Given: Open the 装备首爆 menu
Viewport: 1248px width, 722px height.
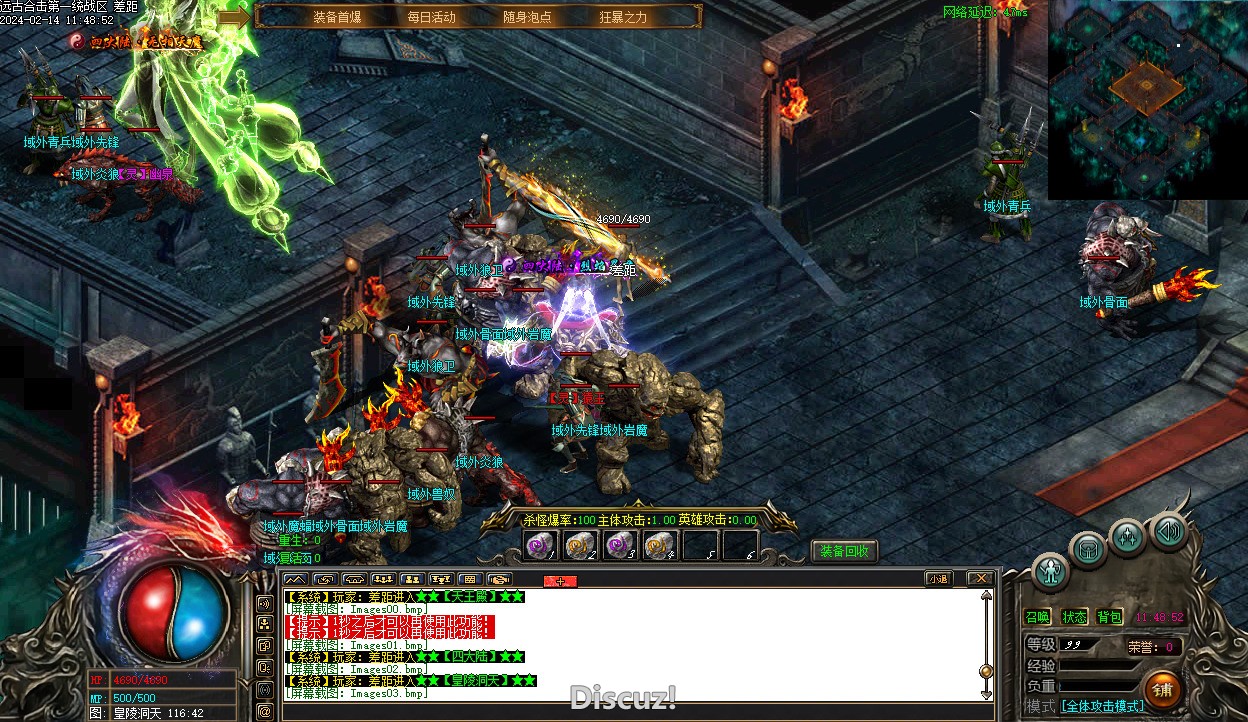Looking at the screenshot, I should [337, 17].
